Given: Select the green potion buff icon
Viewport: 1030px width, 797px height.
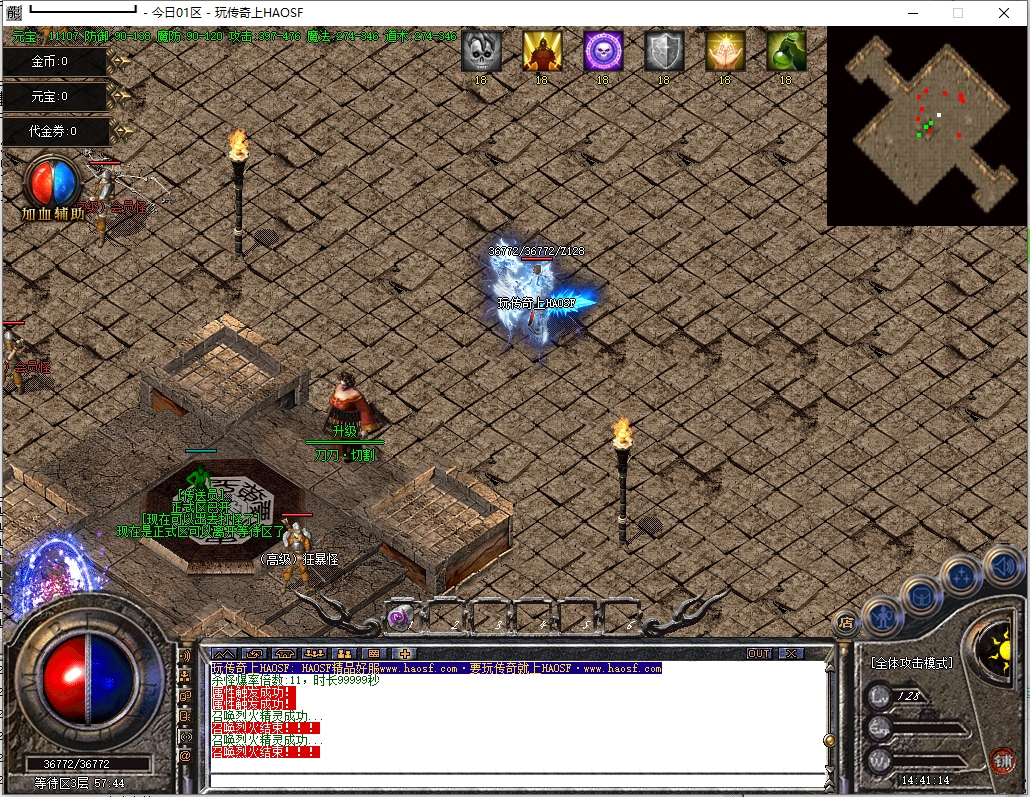Looking at the screenshot, I should (786, 51).
